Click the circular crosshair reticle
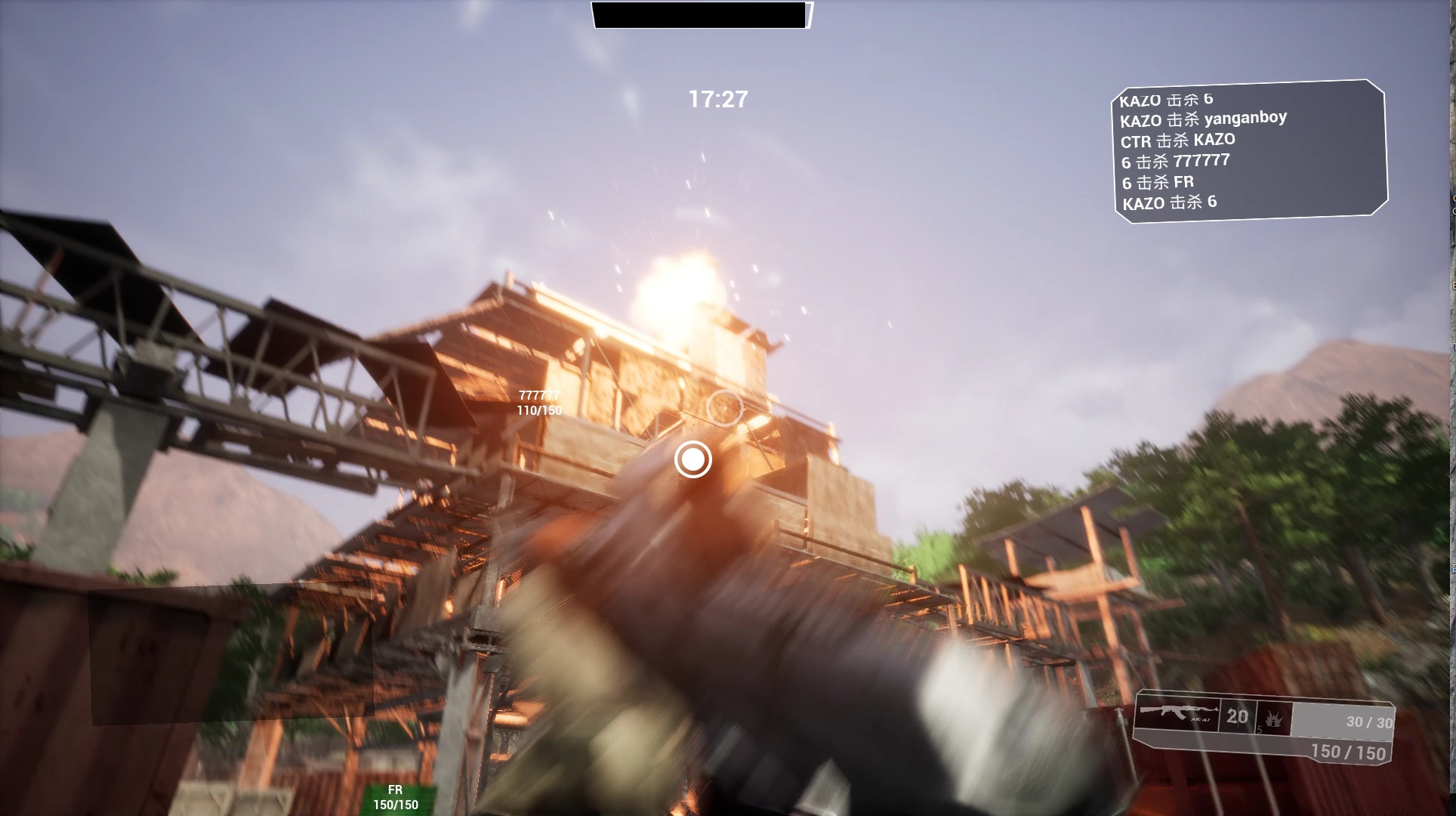This screenshot has height=816, width=1456. [693, 459]
